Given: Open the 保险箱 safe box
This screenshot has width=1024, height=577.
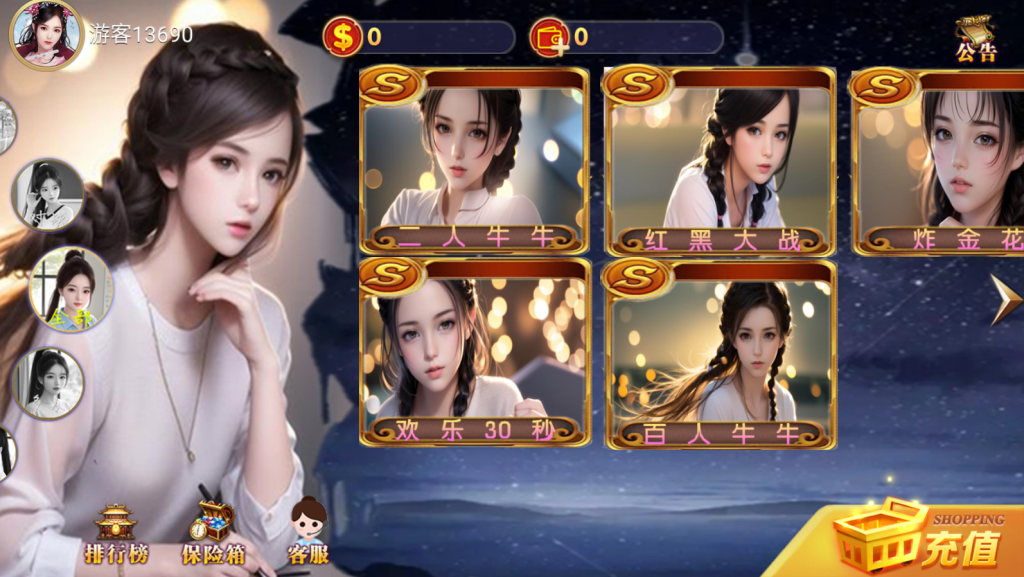Looking at the screenshot, I should coord(212,535).
